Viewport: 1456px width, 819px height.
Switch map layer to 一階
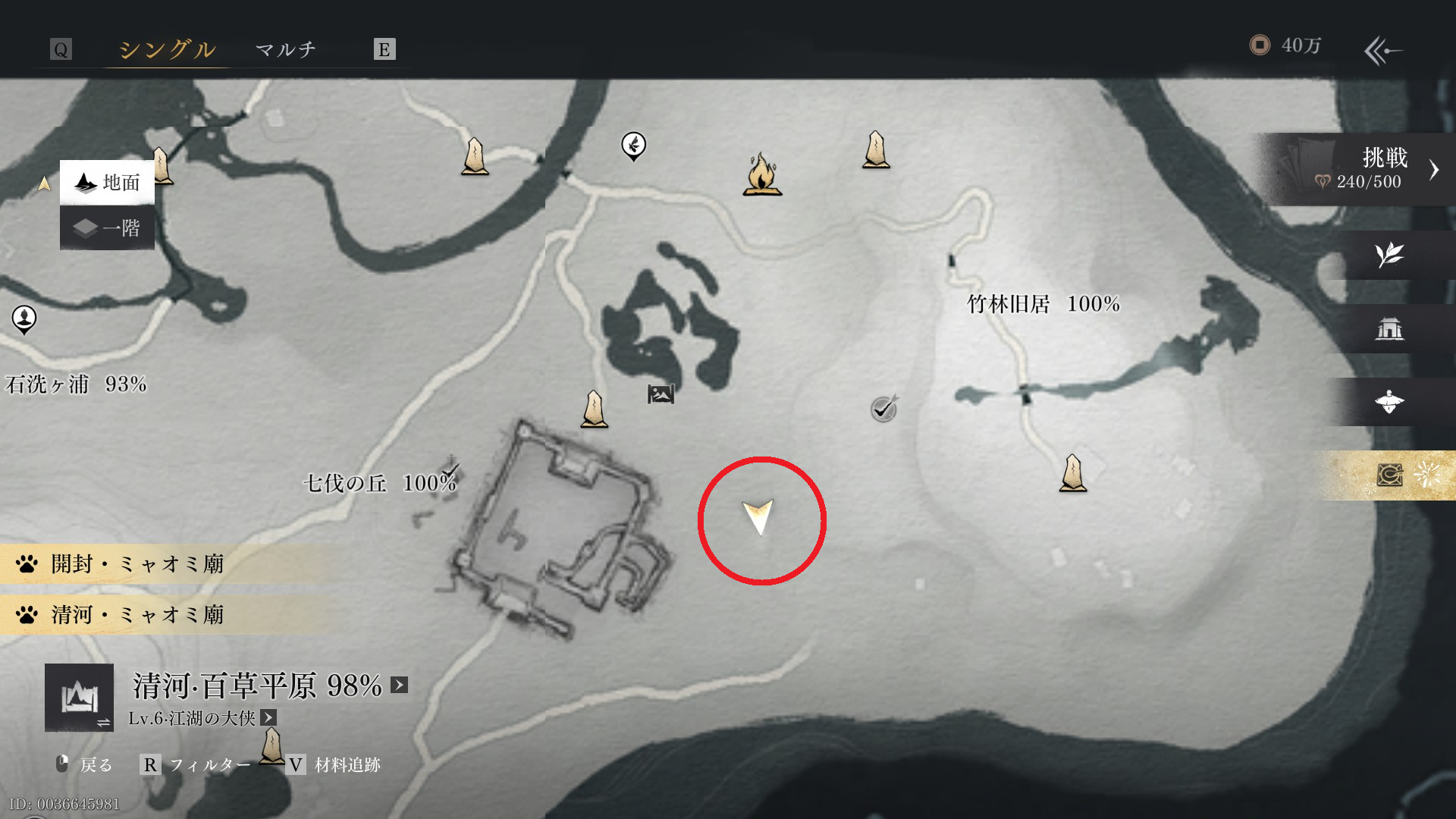(108, 228)
